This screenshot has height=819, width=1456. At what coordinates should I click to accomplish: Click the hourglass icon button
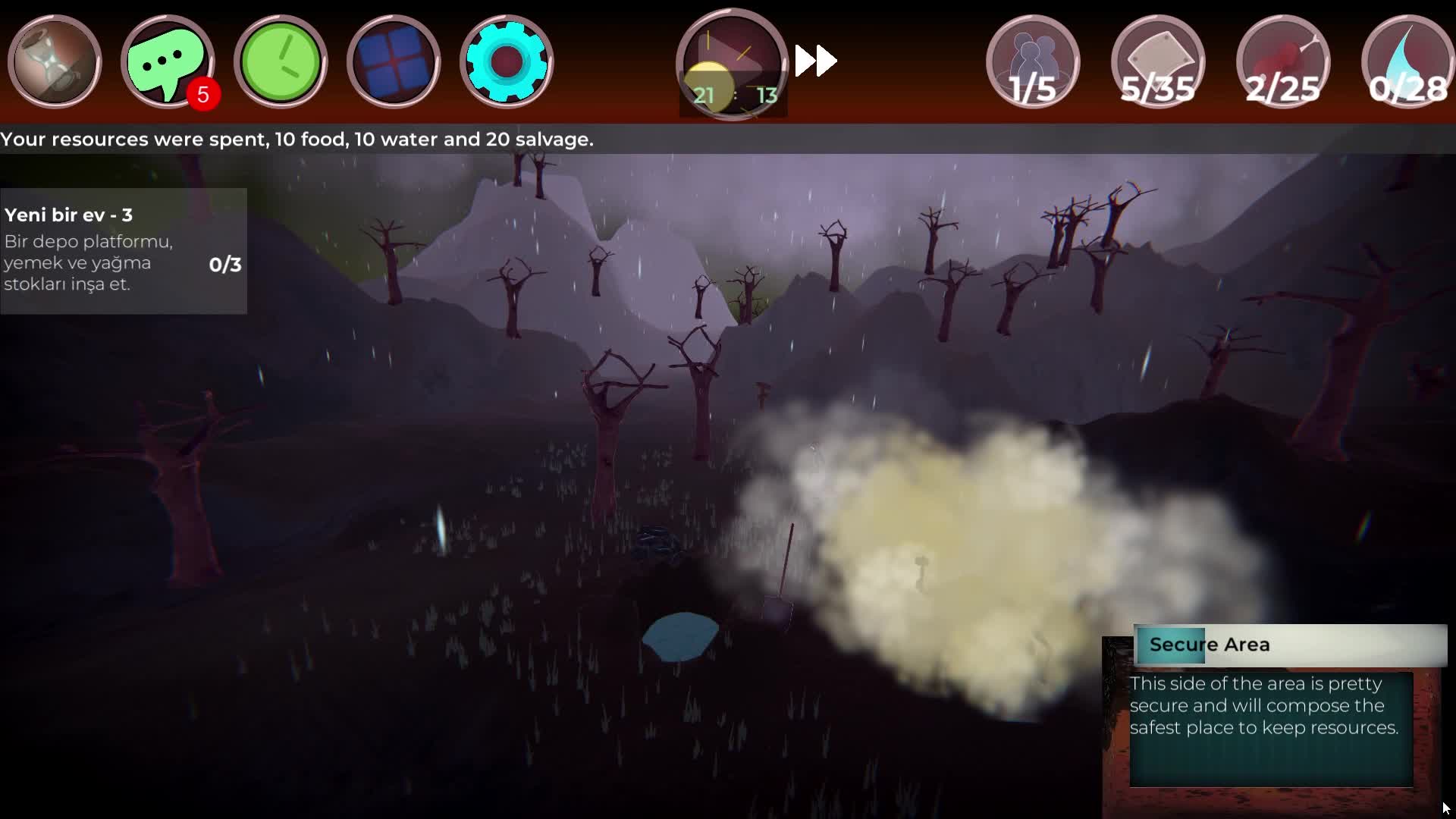tap(55, 62)
